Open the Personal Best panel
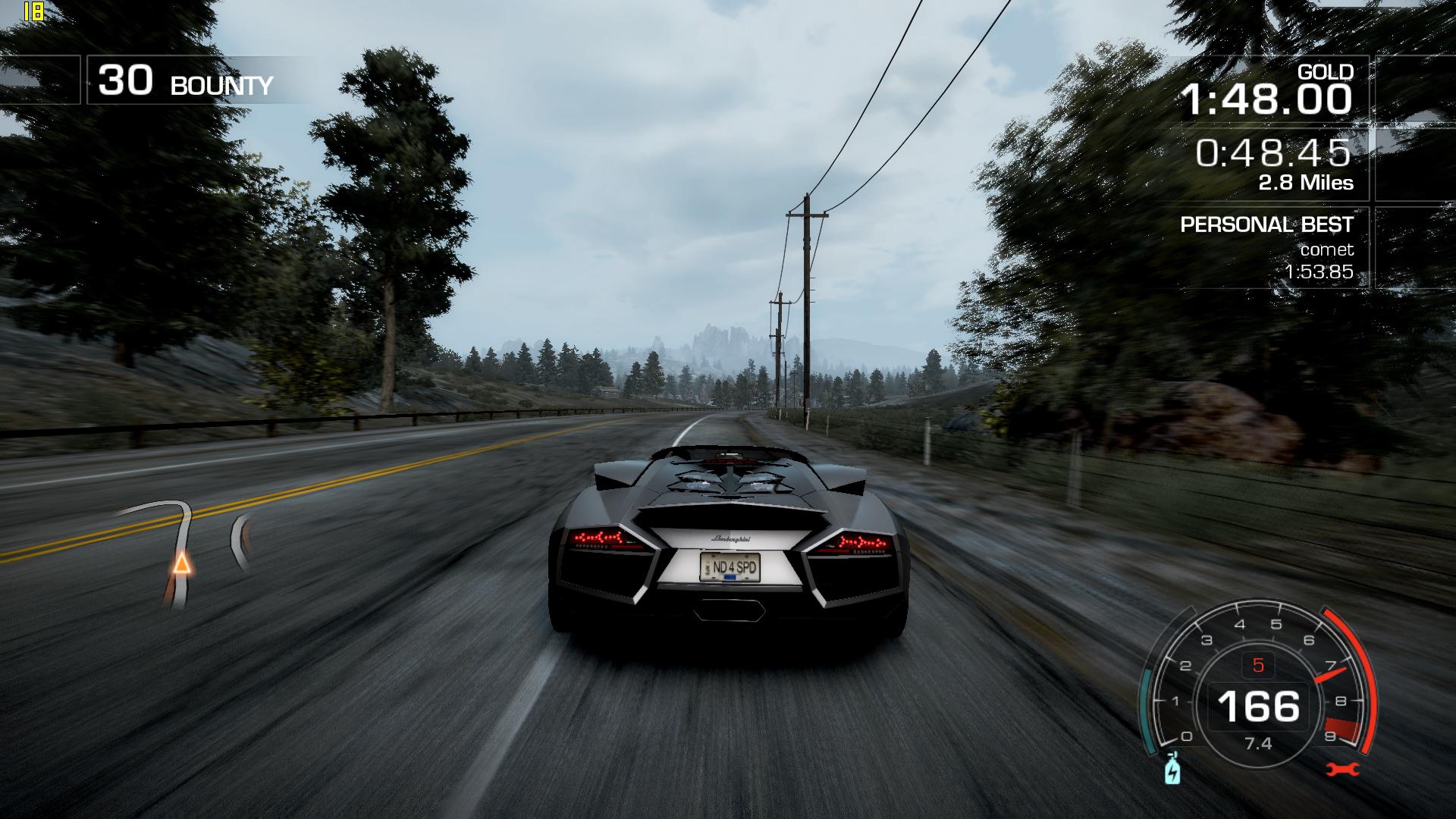This screenshot has height=819, width=1456. [1266, 247]
